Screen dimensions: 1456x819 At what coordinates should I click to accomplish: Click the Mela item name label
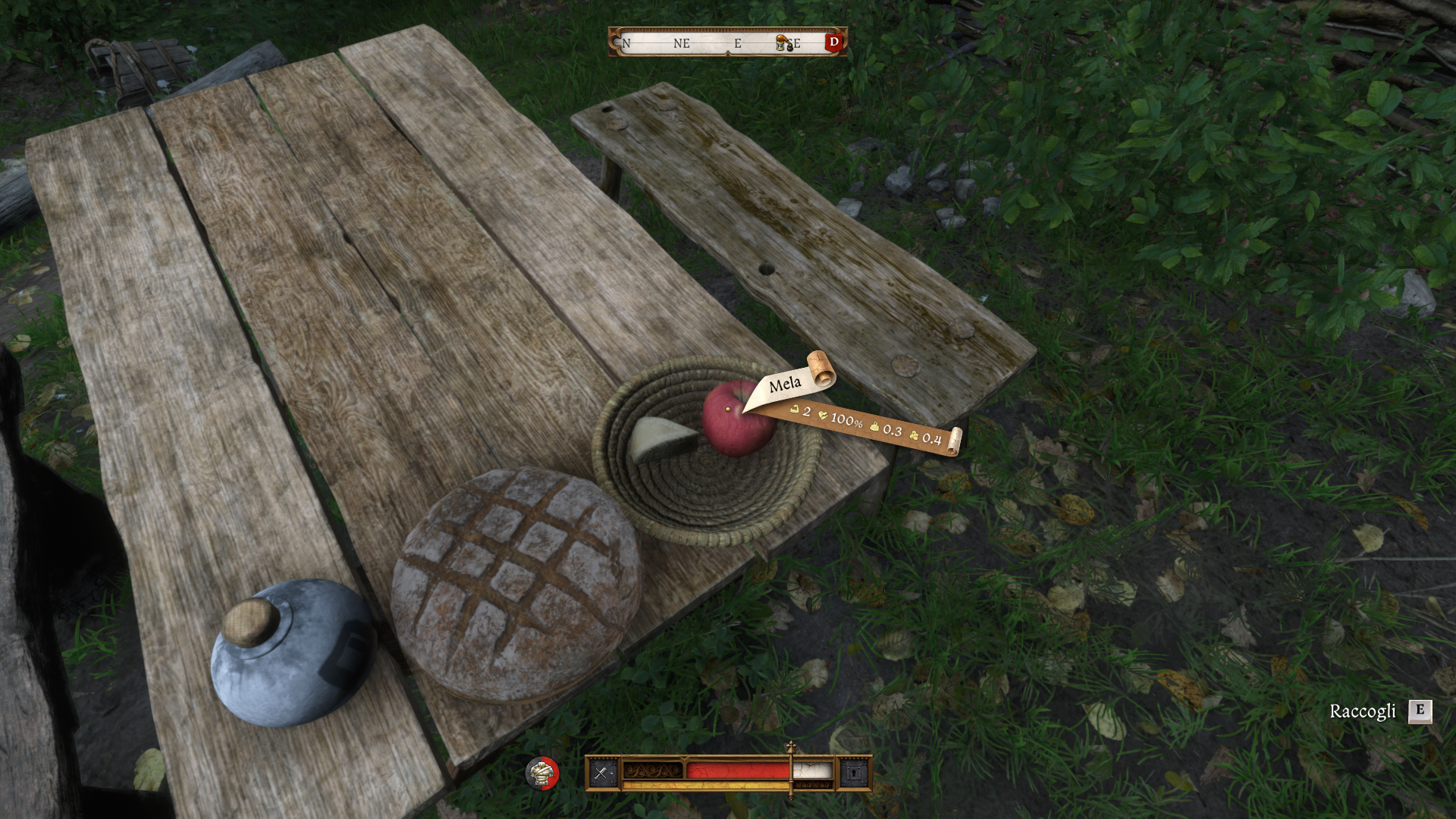tap(785, 384)
